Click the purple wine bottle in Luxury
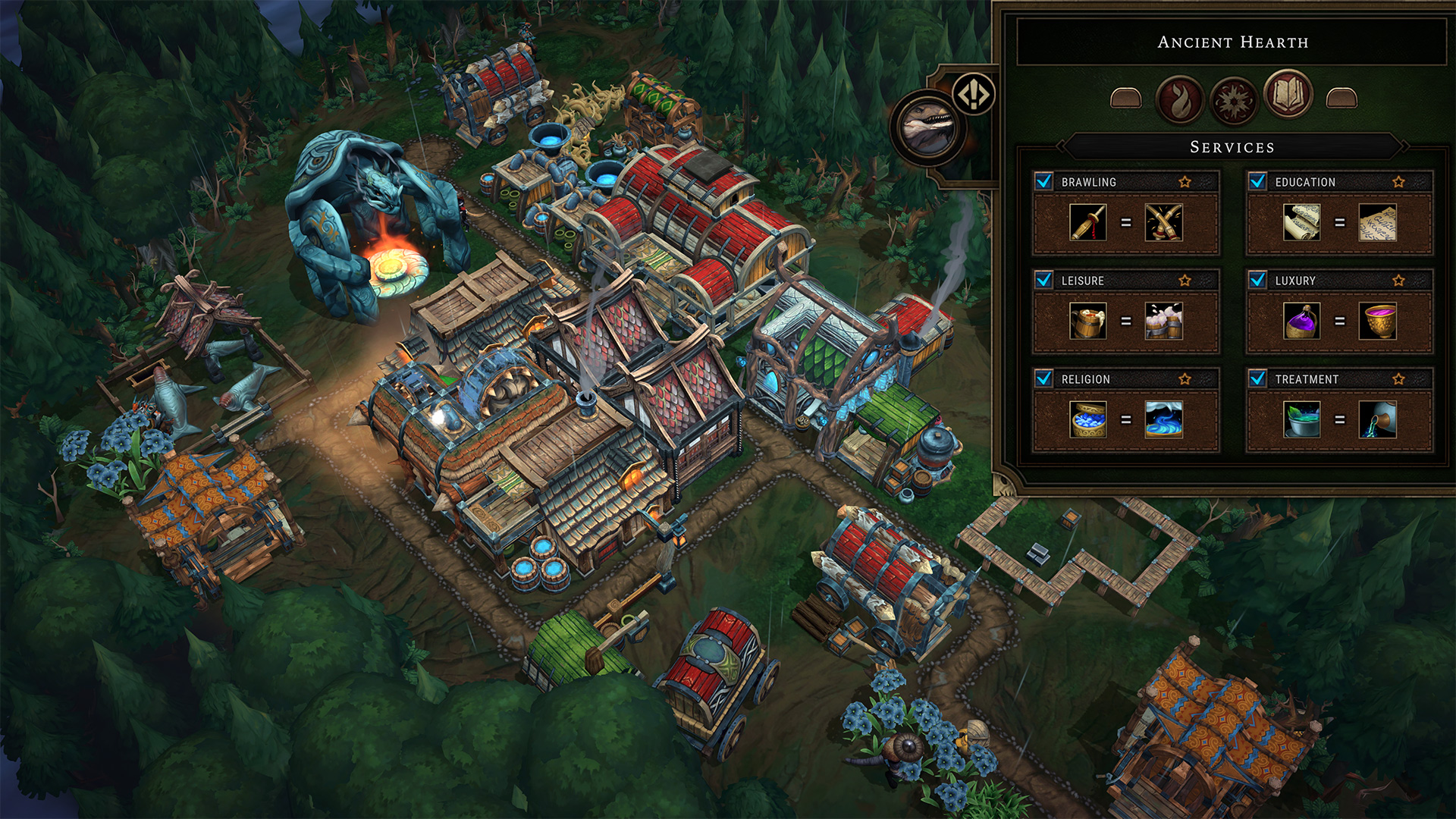 coord(1302,322)
